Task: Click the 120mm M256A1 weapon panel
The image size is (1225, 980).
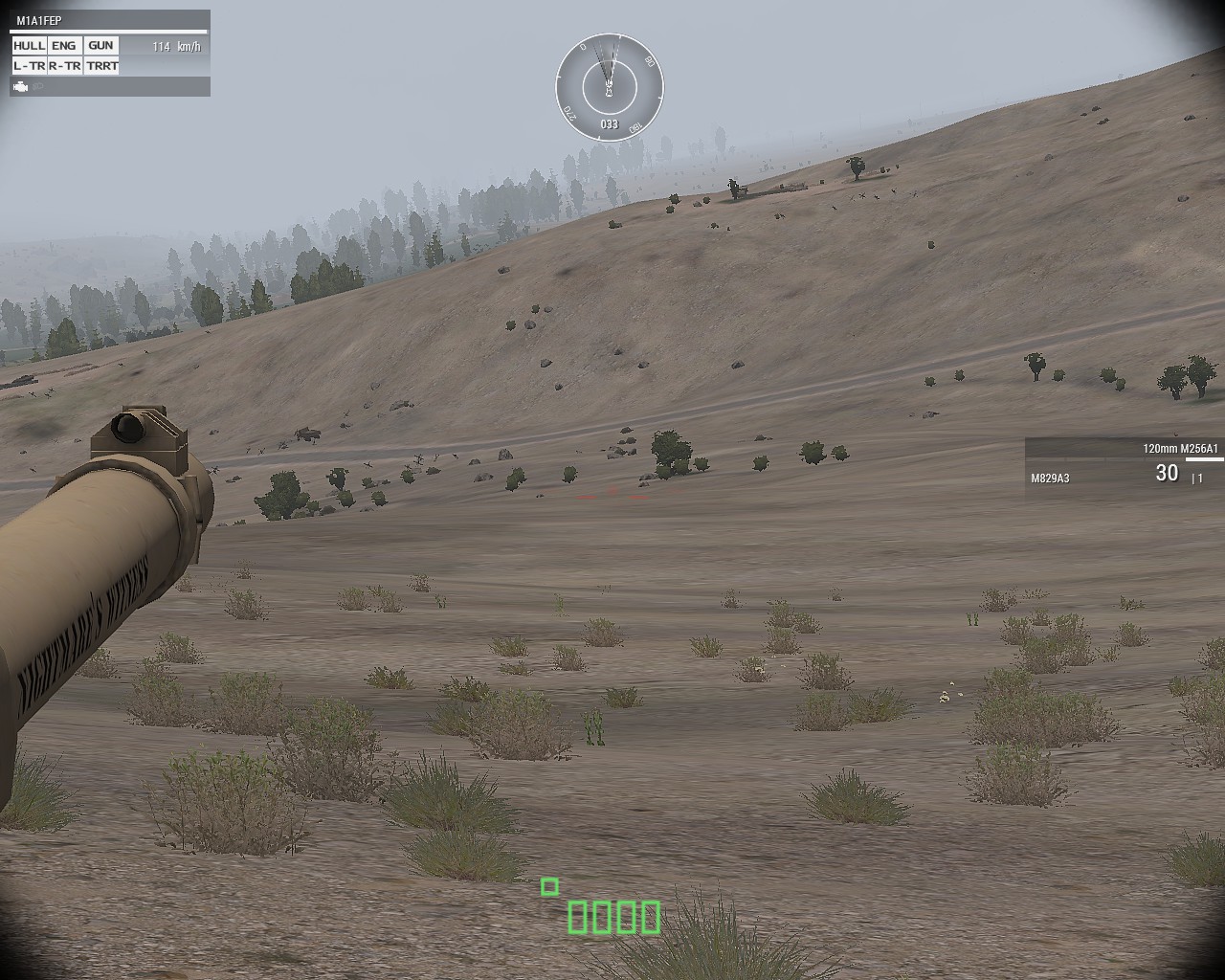Action: (x=1125, y=468)
